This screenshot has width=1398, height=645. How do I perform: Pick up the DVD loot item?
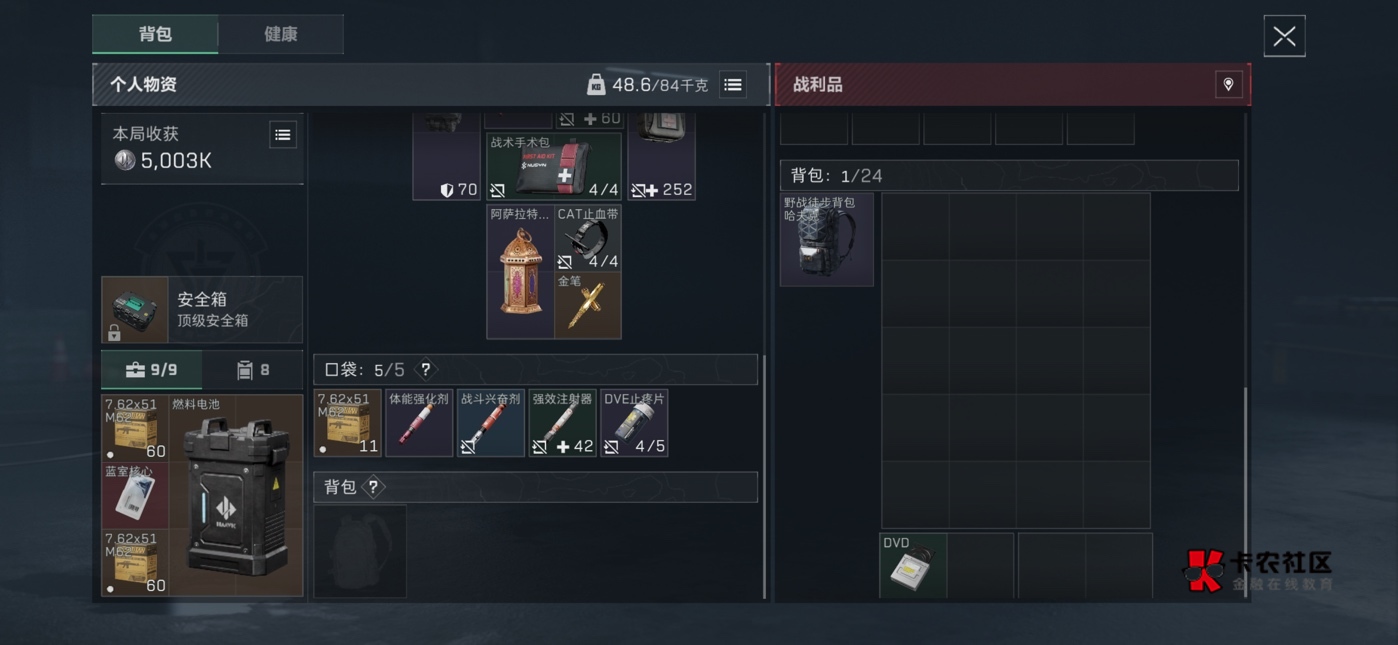(913, 566)
